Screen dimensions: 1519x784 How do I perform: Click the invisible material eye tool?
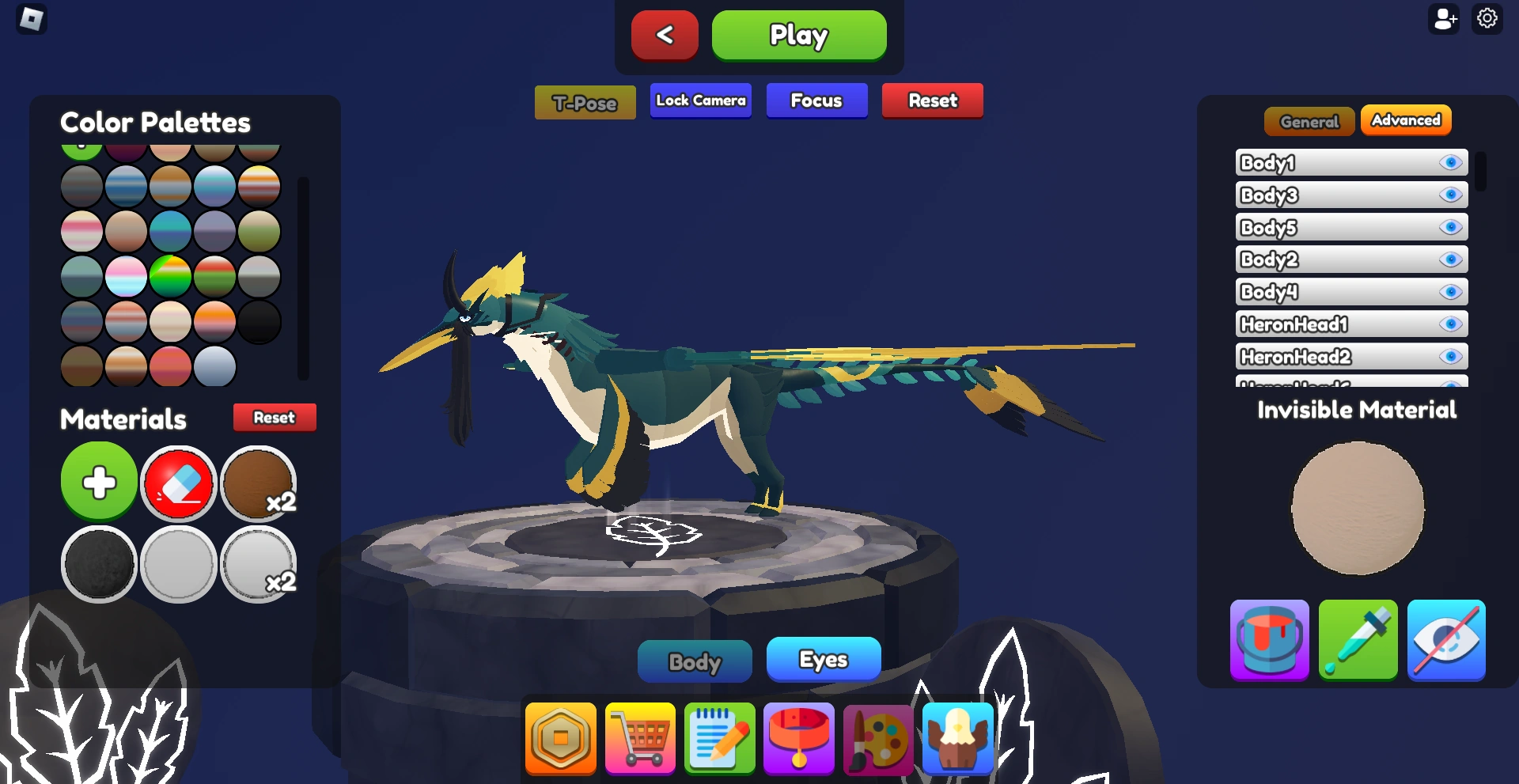tap(1446, 641)
